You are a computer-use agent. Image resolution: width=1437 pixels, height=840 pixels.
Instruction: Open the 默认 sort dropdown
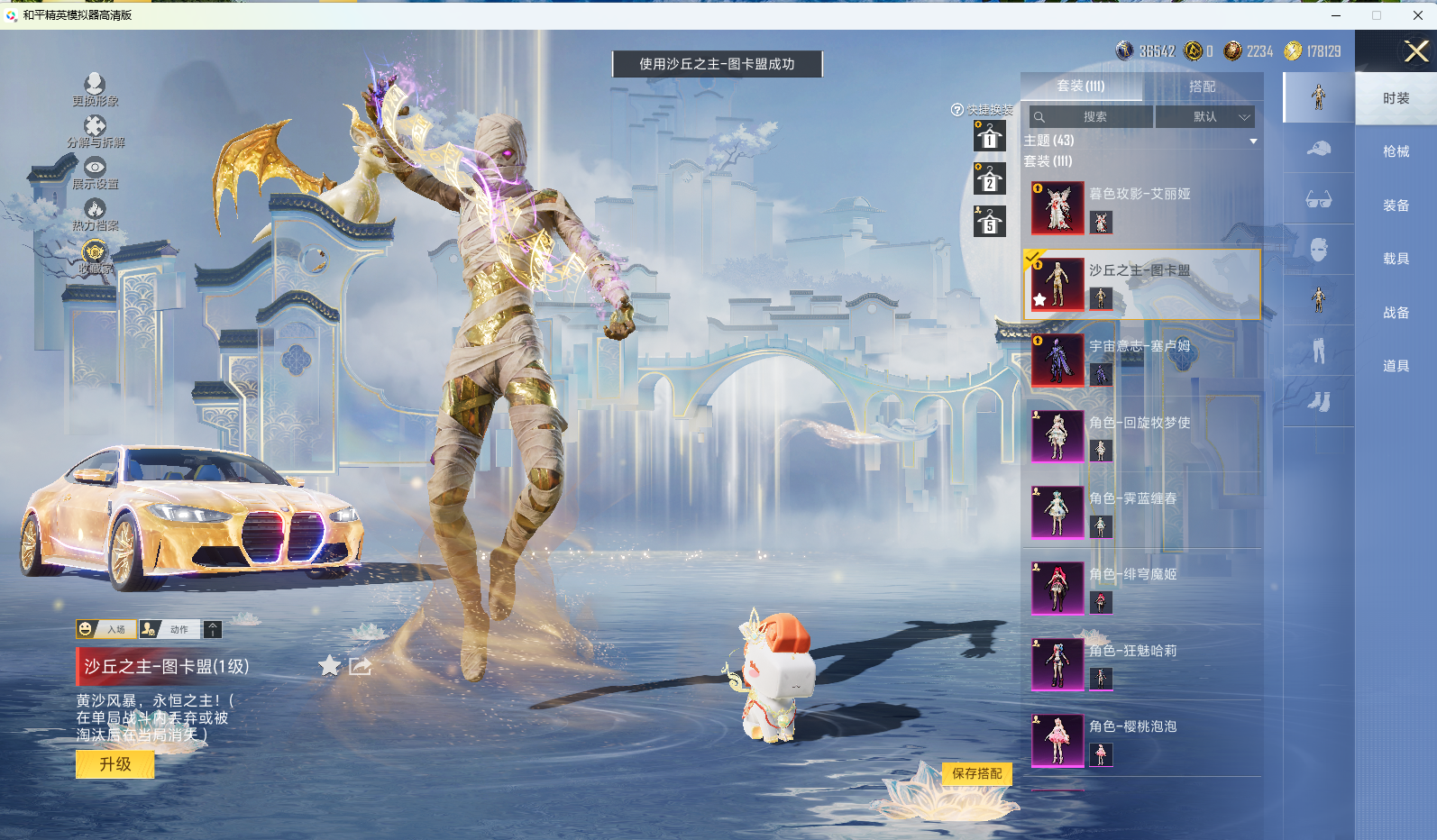1205,117
